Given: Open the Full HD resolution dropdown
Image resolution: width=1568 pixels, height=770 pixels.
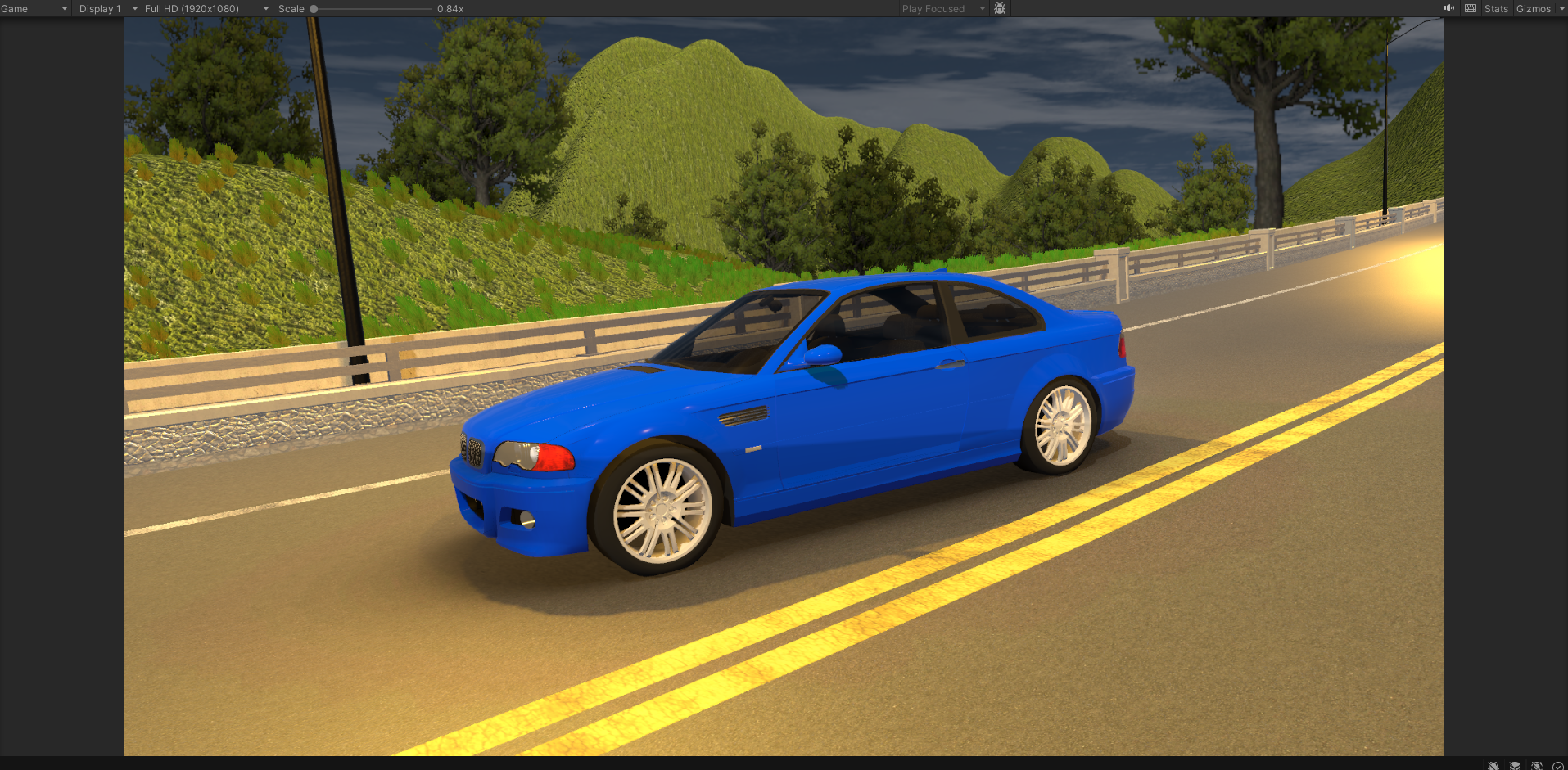Looking at the screenshot, I should click(x=206, y=9).
